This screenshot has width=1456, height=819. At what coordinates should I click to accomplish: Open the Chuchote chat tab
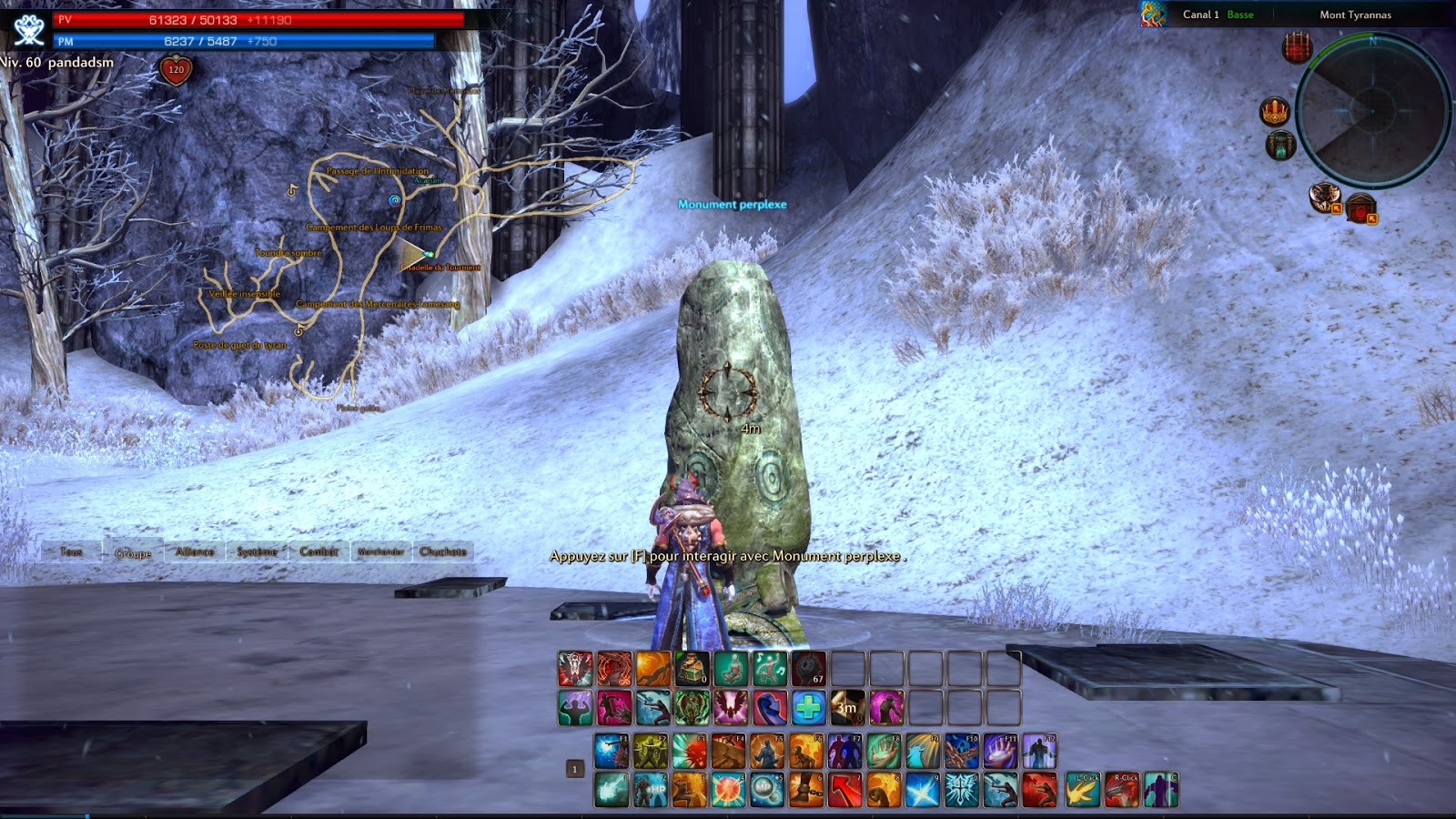pyautogui.click(x=446, y=552)
